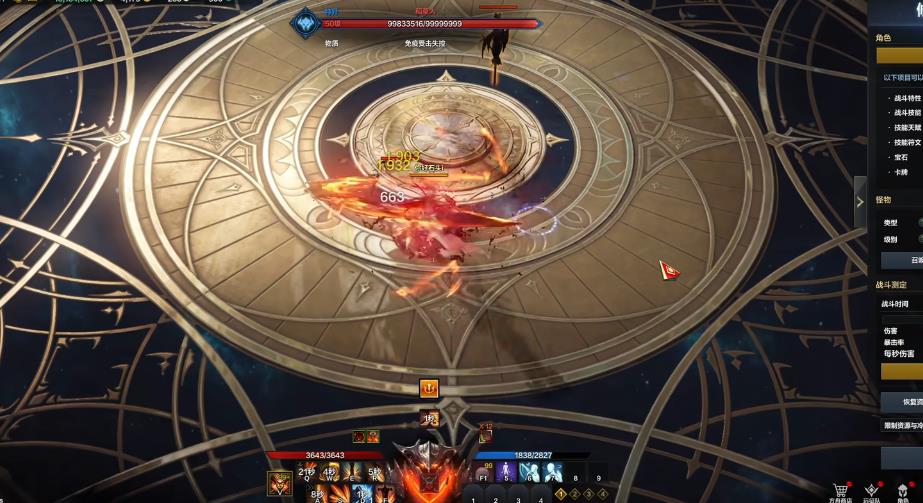The width and height of the screenshot is (923, 503).
Task: Switch to hotbar preset diamond 2
Action: pos(576,493)
